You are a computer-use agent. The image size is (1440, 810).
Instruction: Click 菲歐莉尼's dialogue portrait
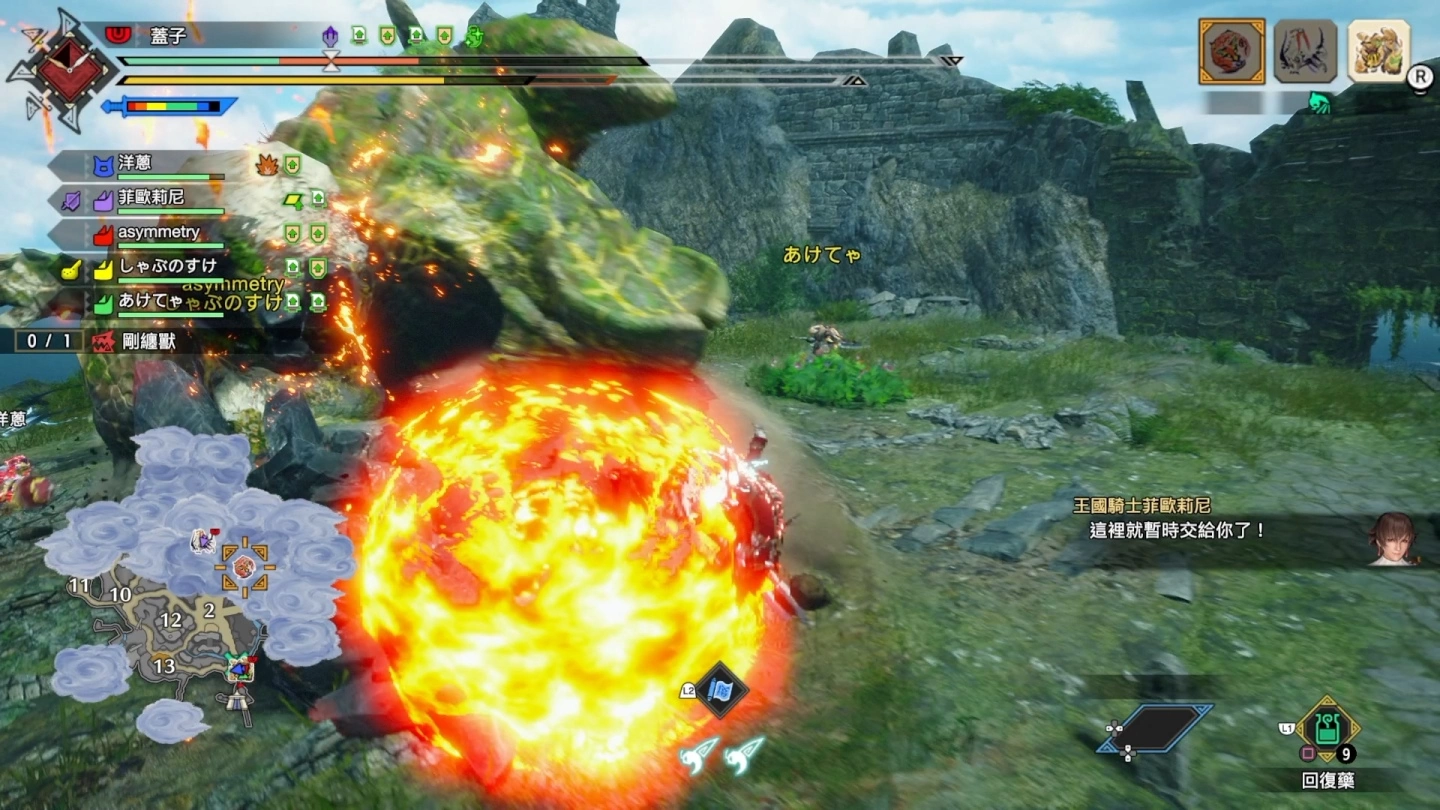[1392, 540]
